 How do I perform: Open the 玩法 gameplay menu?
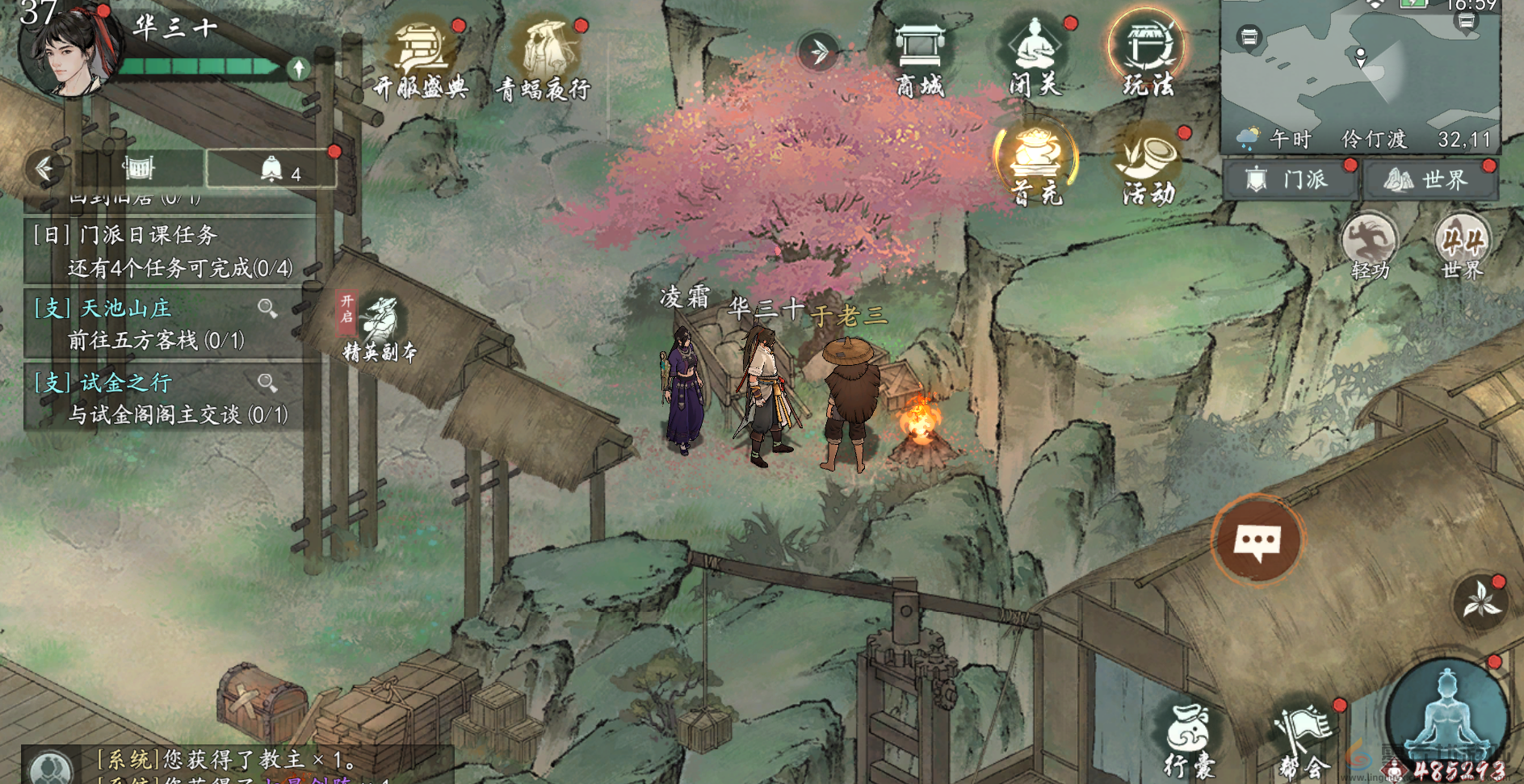pyautogui.click(x=1147, y=55)
